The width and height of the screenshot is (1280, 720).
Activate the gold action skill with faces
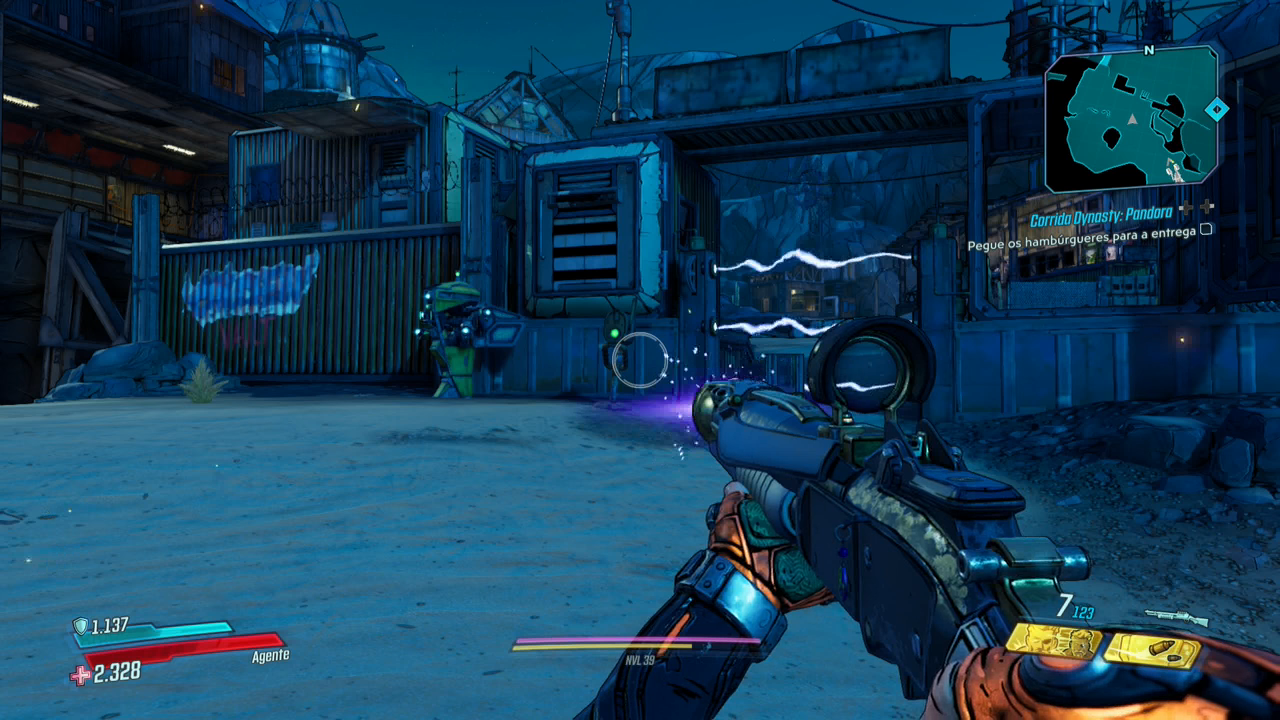[1052, 641]
